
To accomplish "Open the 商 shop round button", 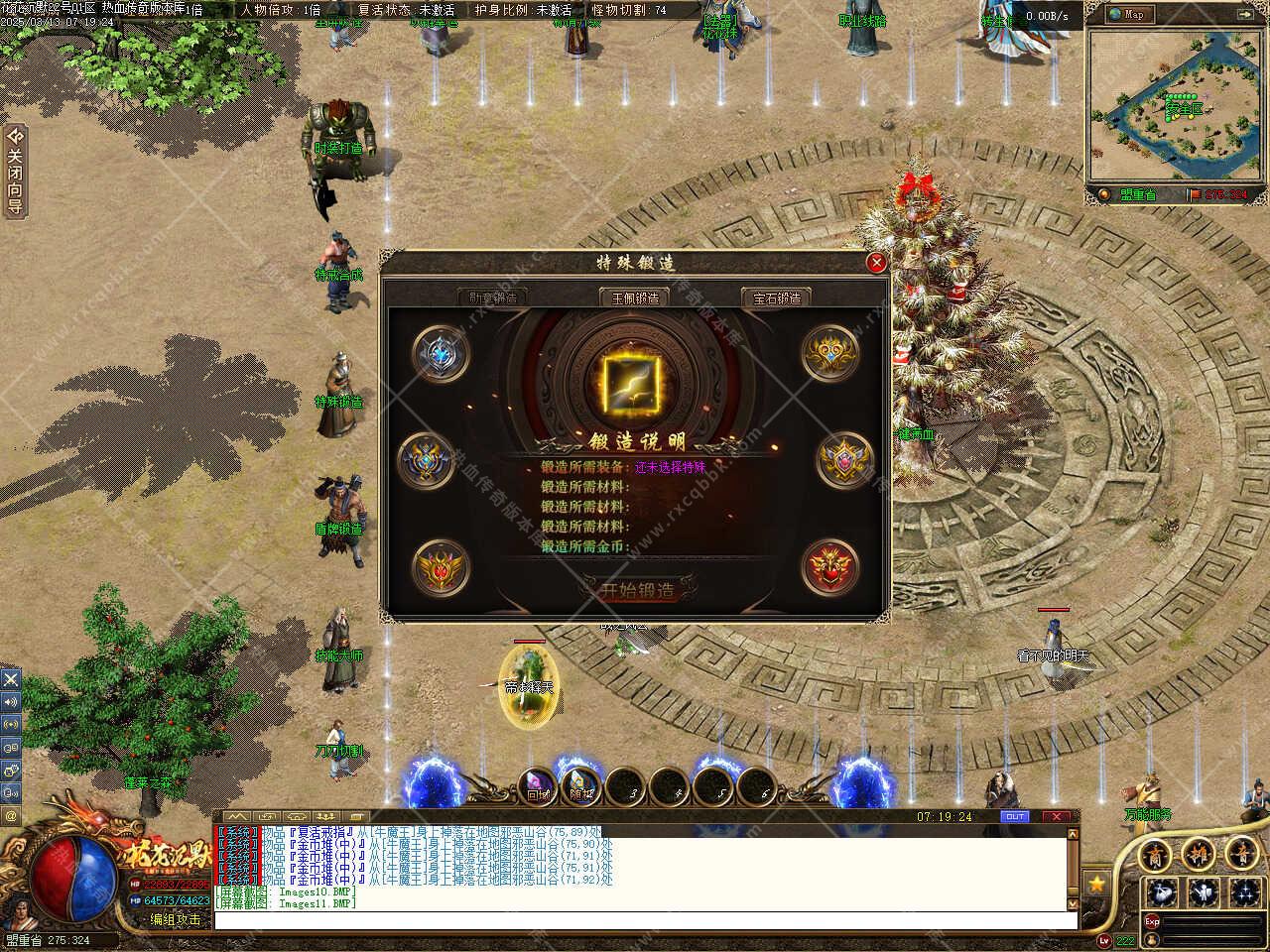I will point(1154,854).
